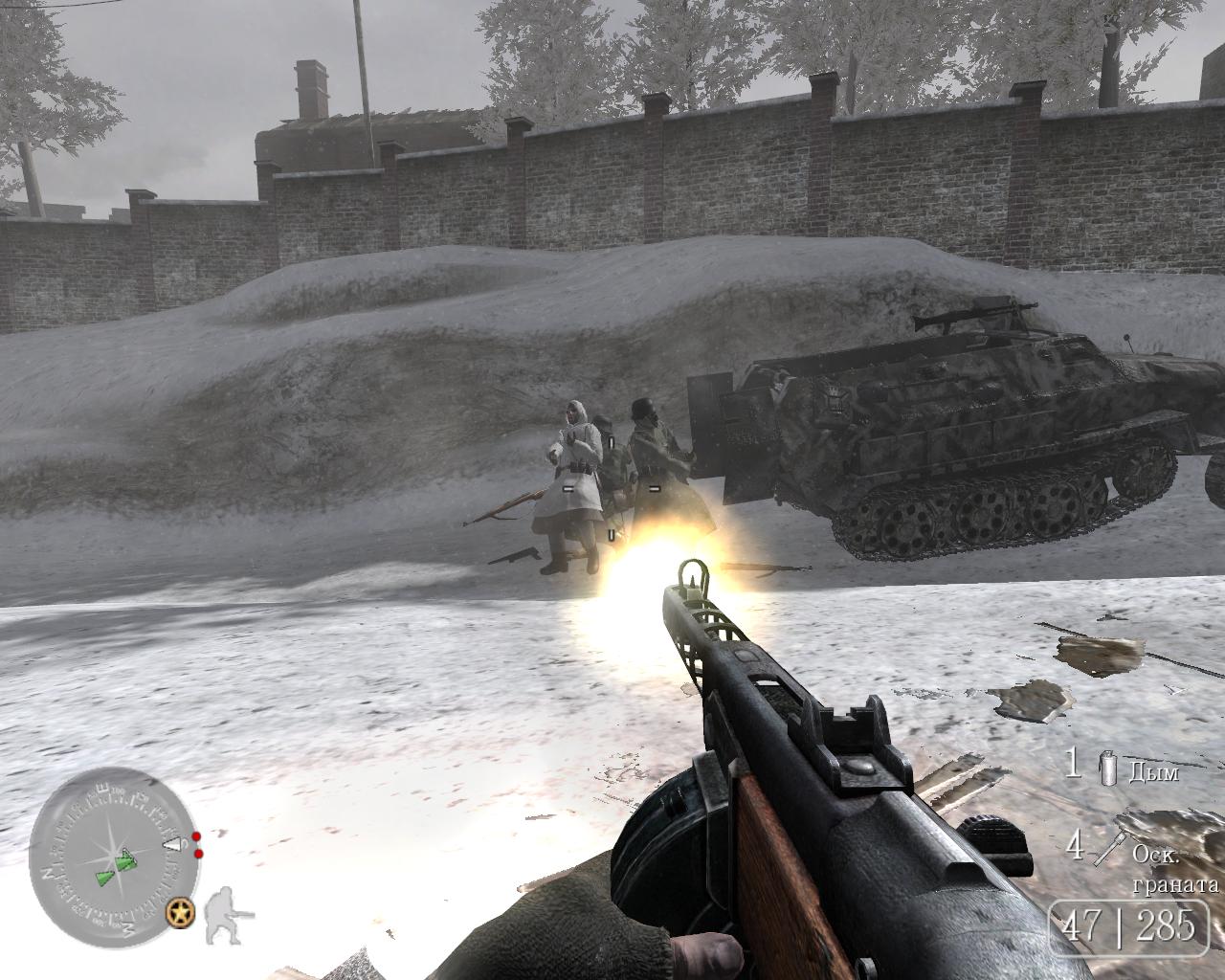This screenshot has width=1225, height=980.
Task: Click the ammo counter showing 47 | 285
Action: tap(1131, 924)
